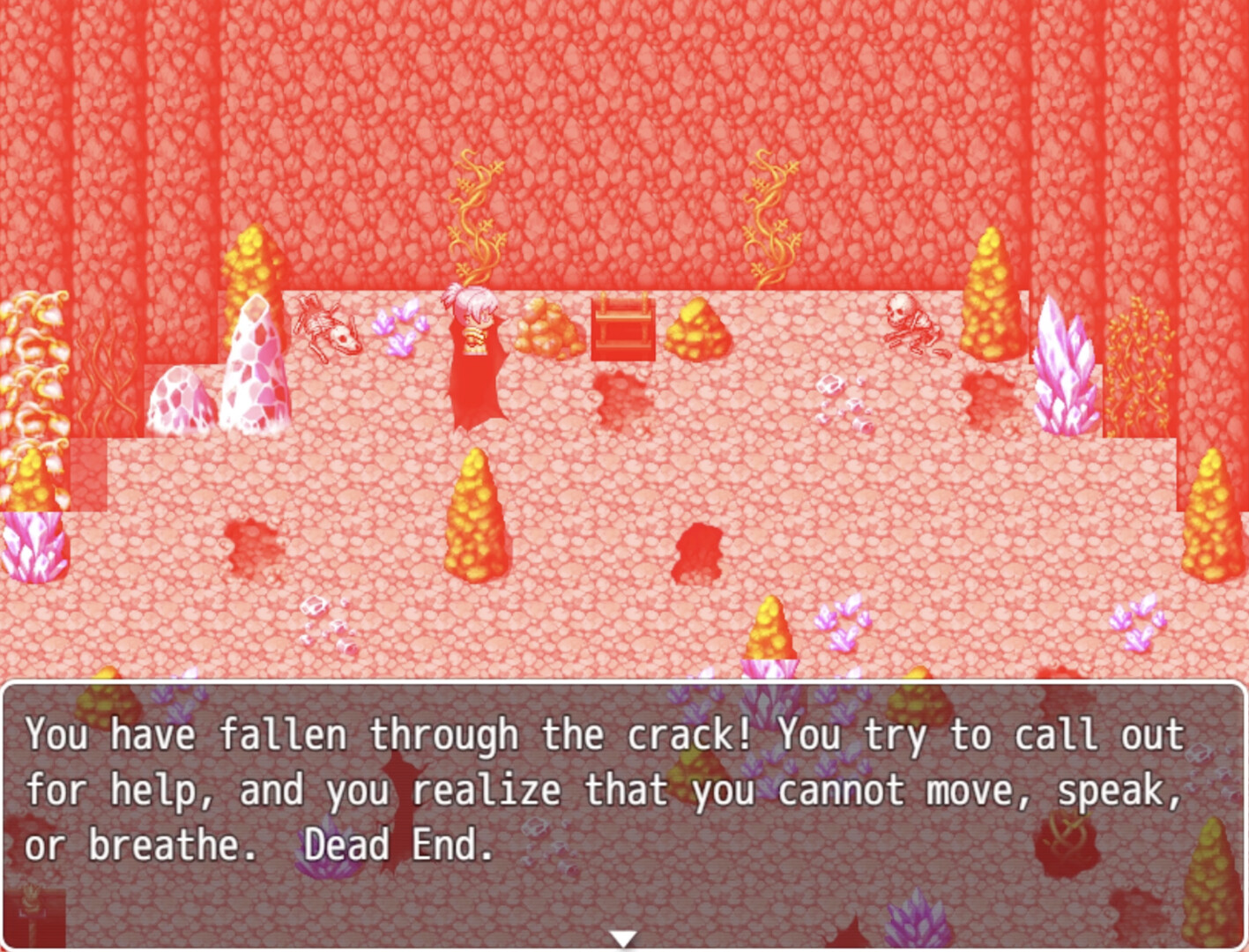Click the continue arrow below the dialogue box
This screenshot has width=1249, height=952.
point(625,940)
